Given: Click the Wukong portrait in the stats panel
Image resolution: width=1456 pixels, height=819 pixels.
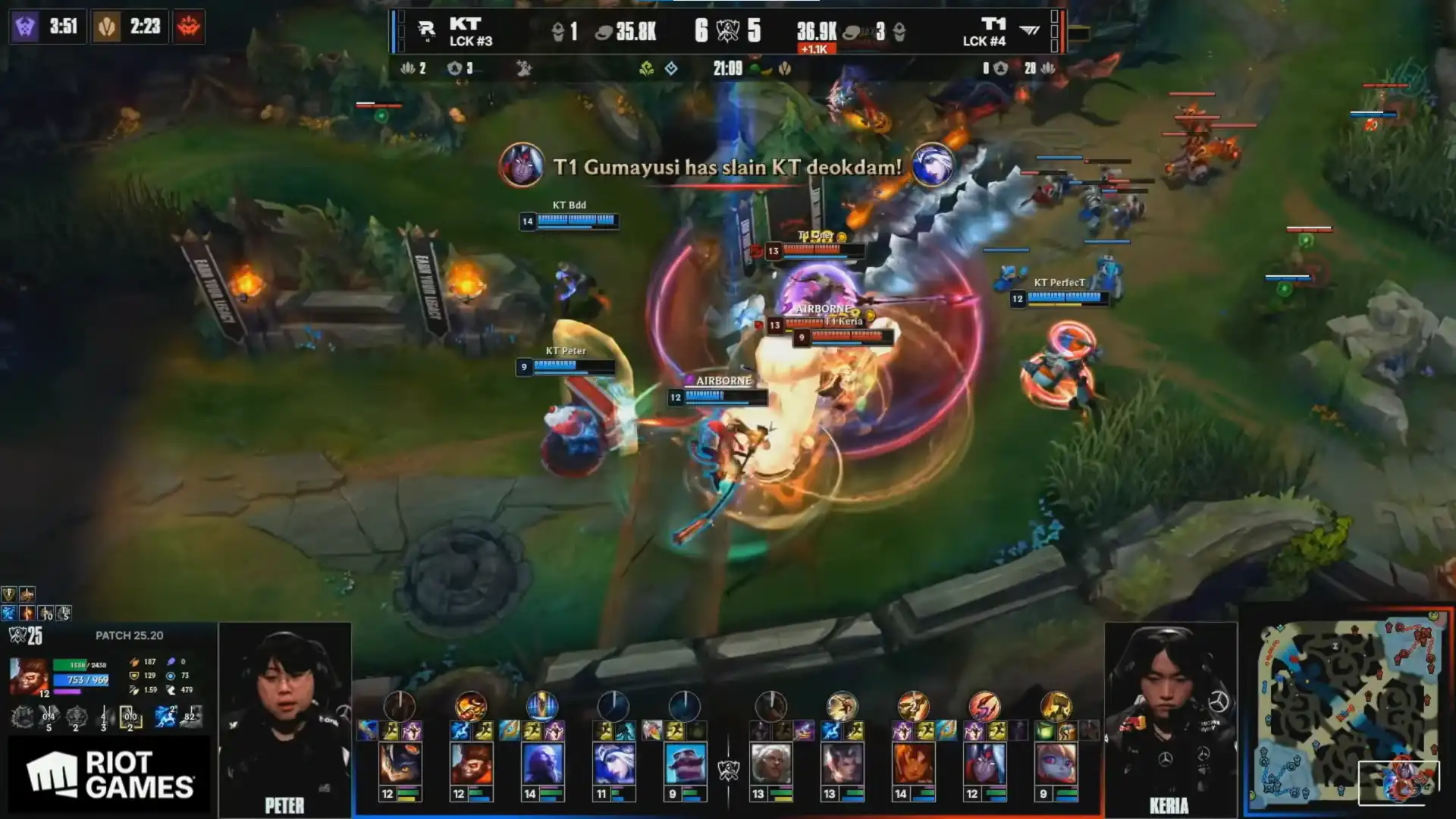Looking at the screenshot, I should pyautogui.click(x=29, y=676).
